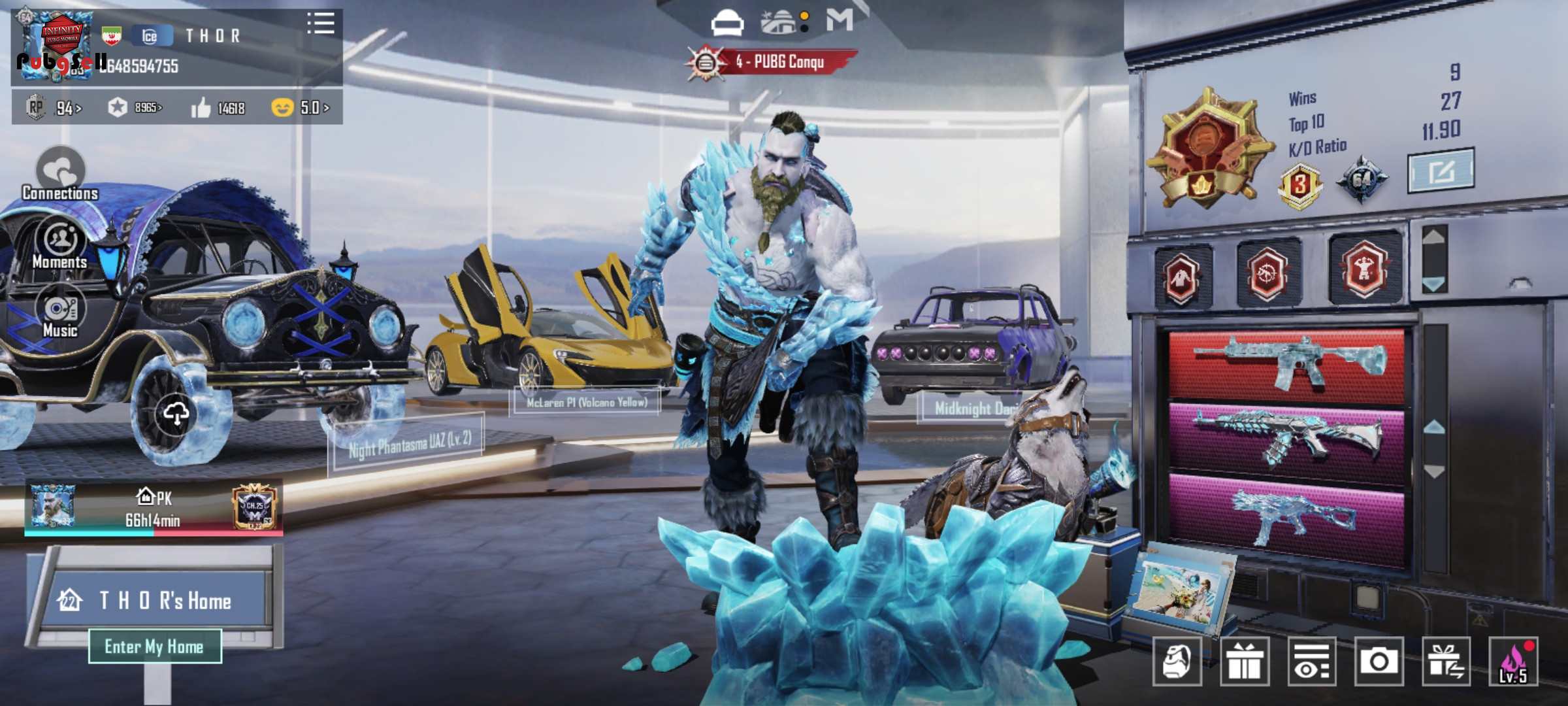Viewport: 1568px width, 706px height.
Task: Switch to the sofa lobby tab
Action: (x=727, y=23)
